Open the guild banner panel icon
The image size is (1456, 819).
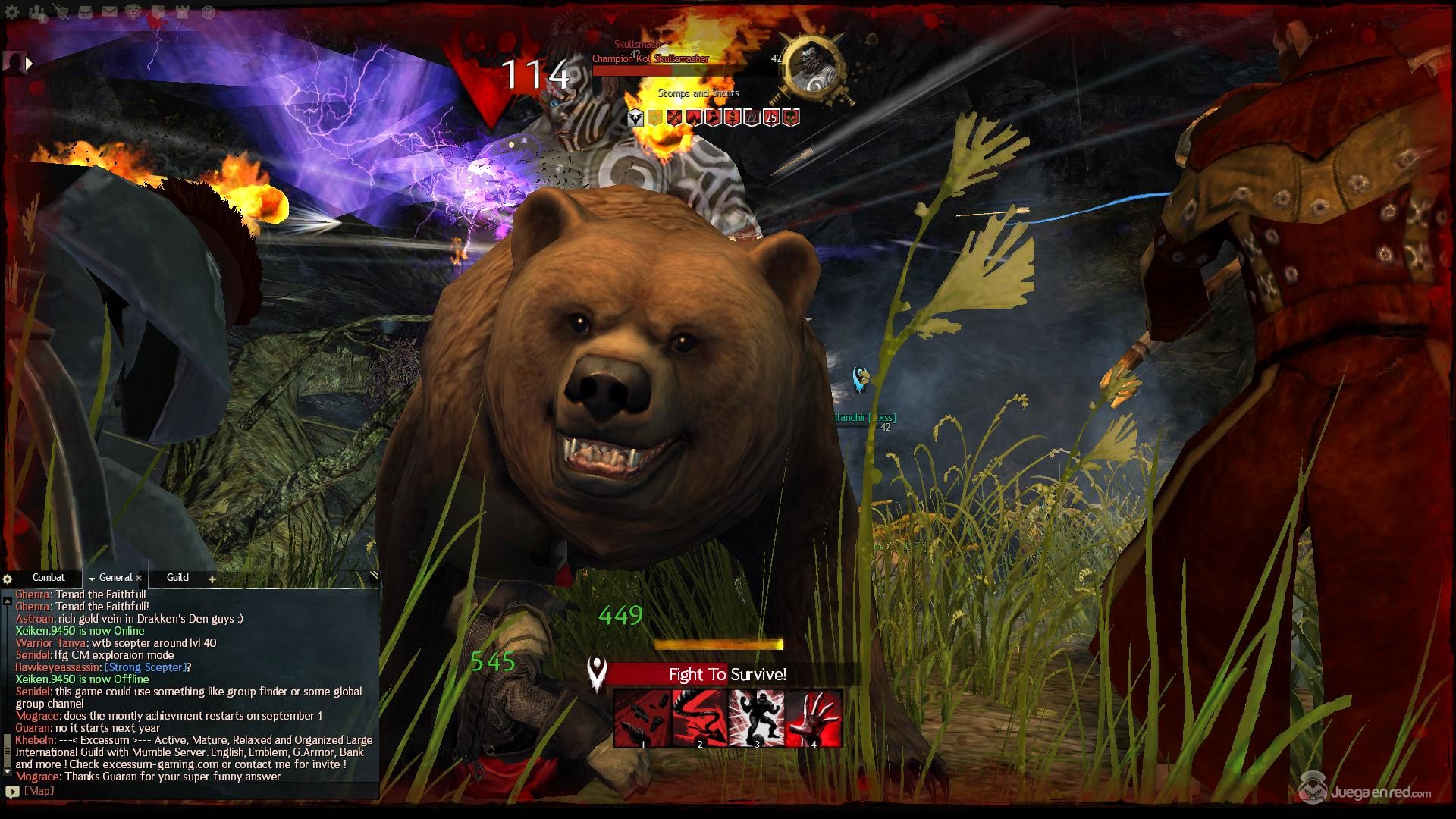coord(158,12)
